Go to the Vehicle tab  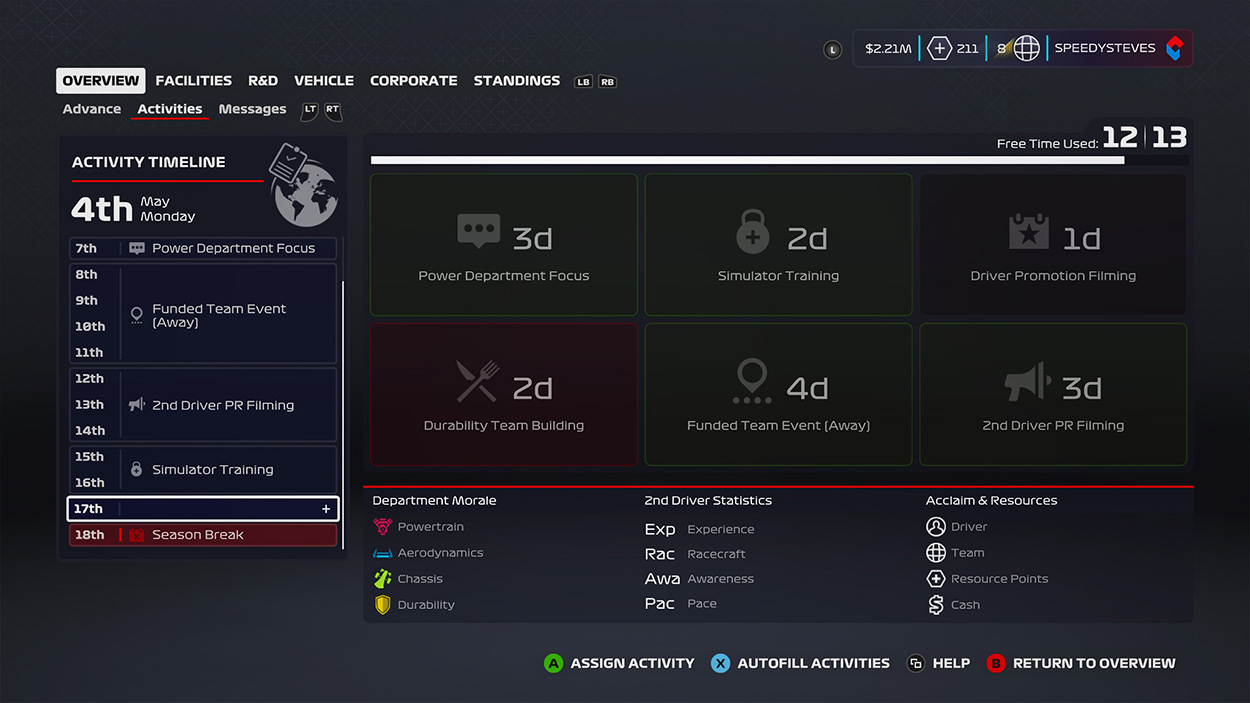[x=324, y=81]
